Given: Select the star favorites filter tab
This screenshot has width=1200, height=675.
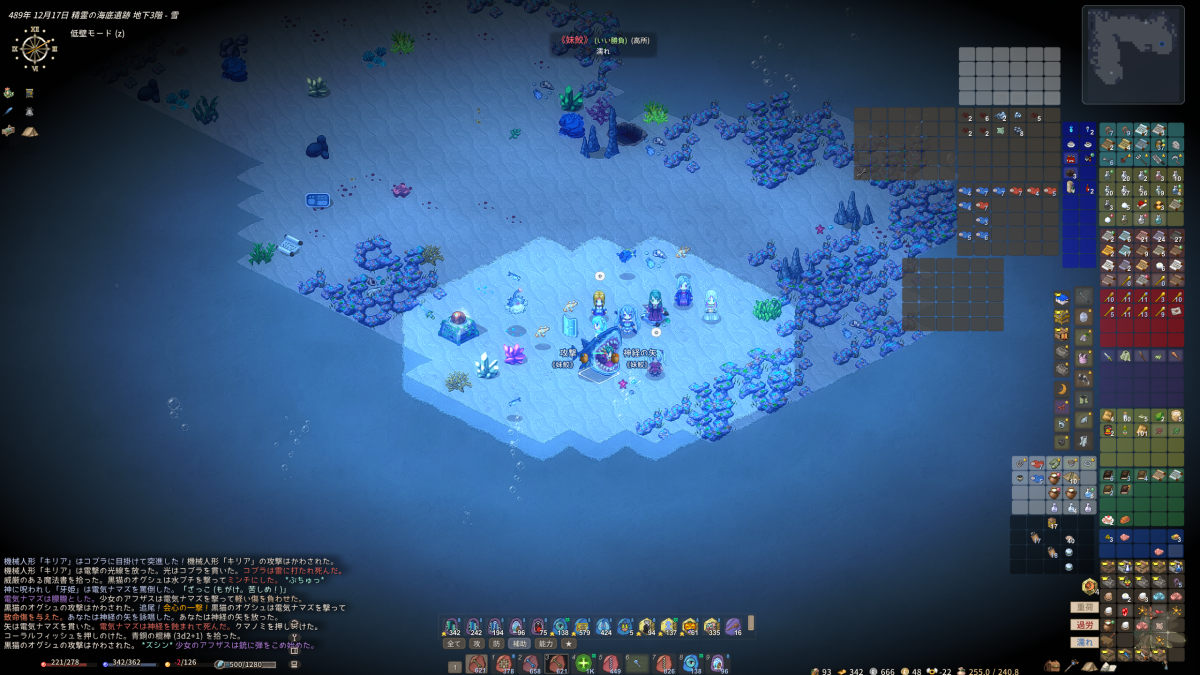Looking at the screenshot, I should pos(569,644).
